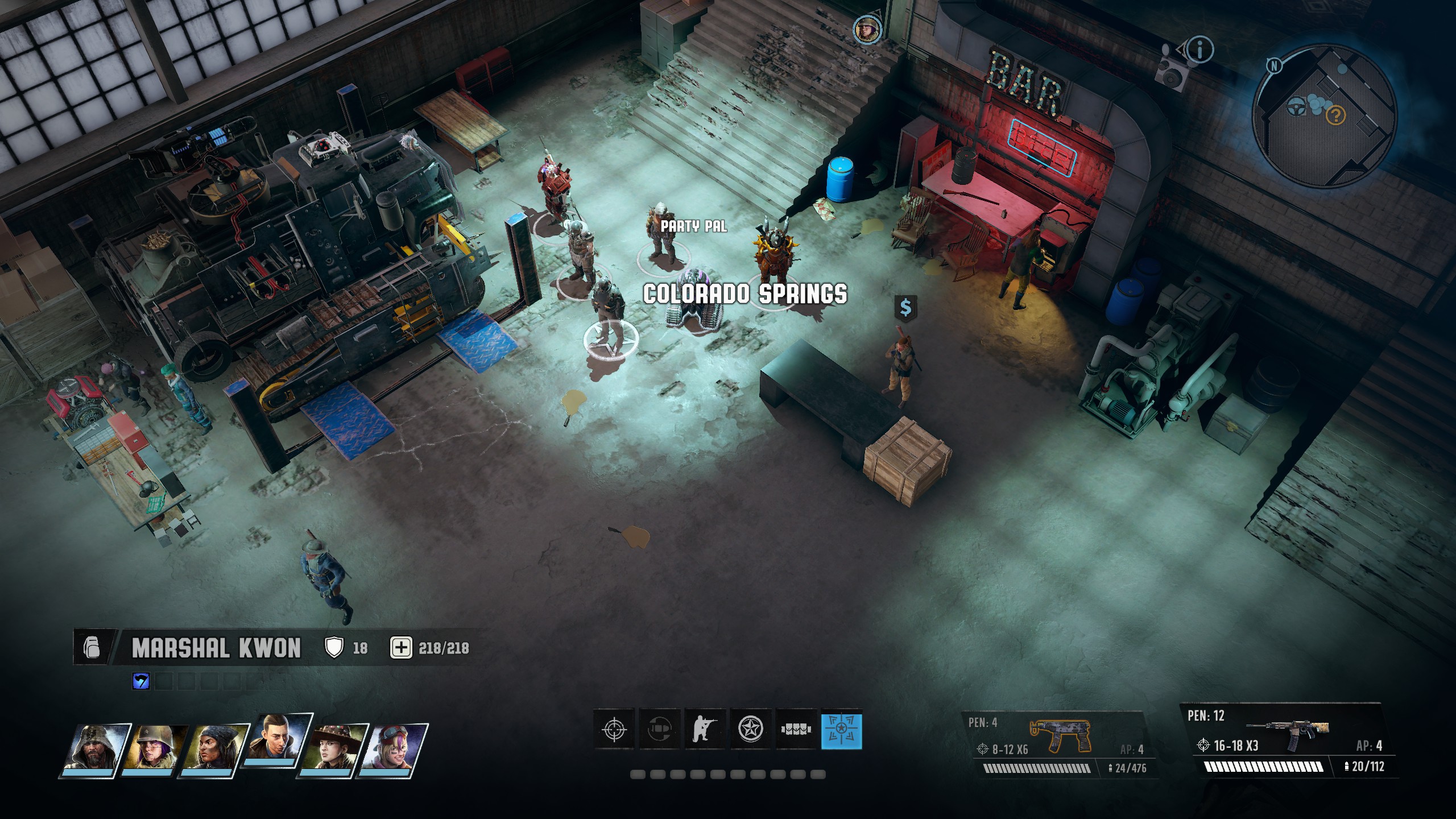Switch to the submachine gun weapon panel
This screenshot has width=1456, height=819.
point(1060,744)
